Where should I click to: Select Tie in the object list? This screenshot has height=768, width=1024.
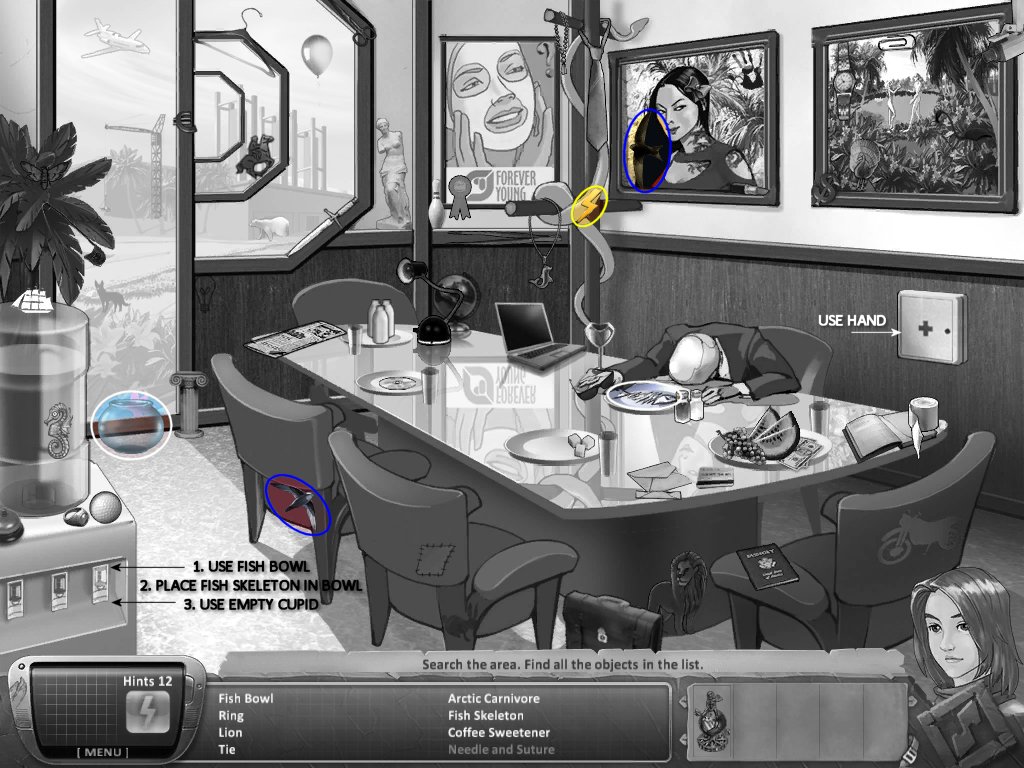(x=227, y=750)
